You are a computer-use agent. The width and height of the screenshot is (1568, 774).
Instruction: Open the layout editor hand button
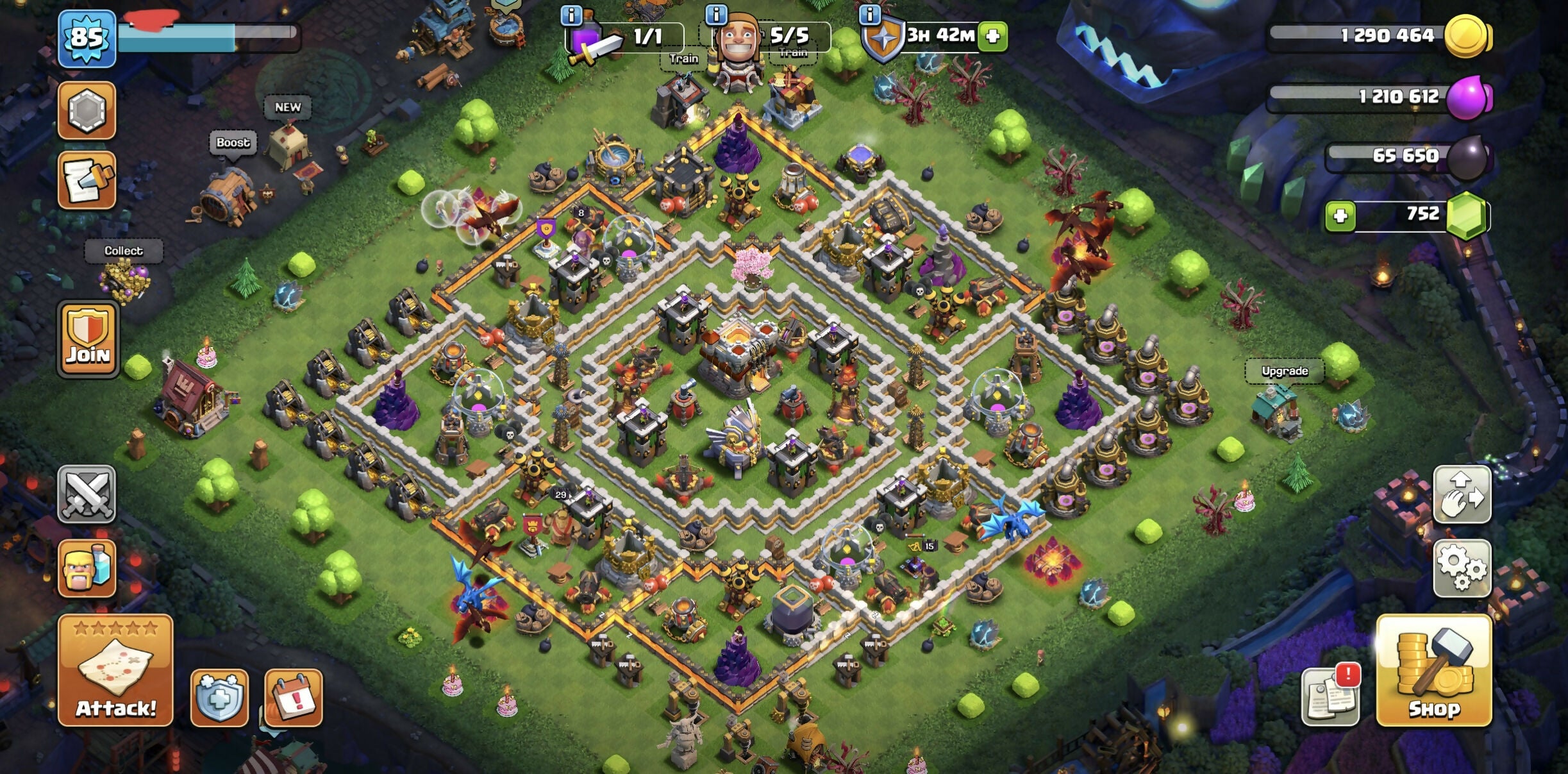[x=1462, y=494]
